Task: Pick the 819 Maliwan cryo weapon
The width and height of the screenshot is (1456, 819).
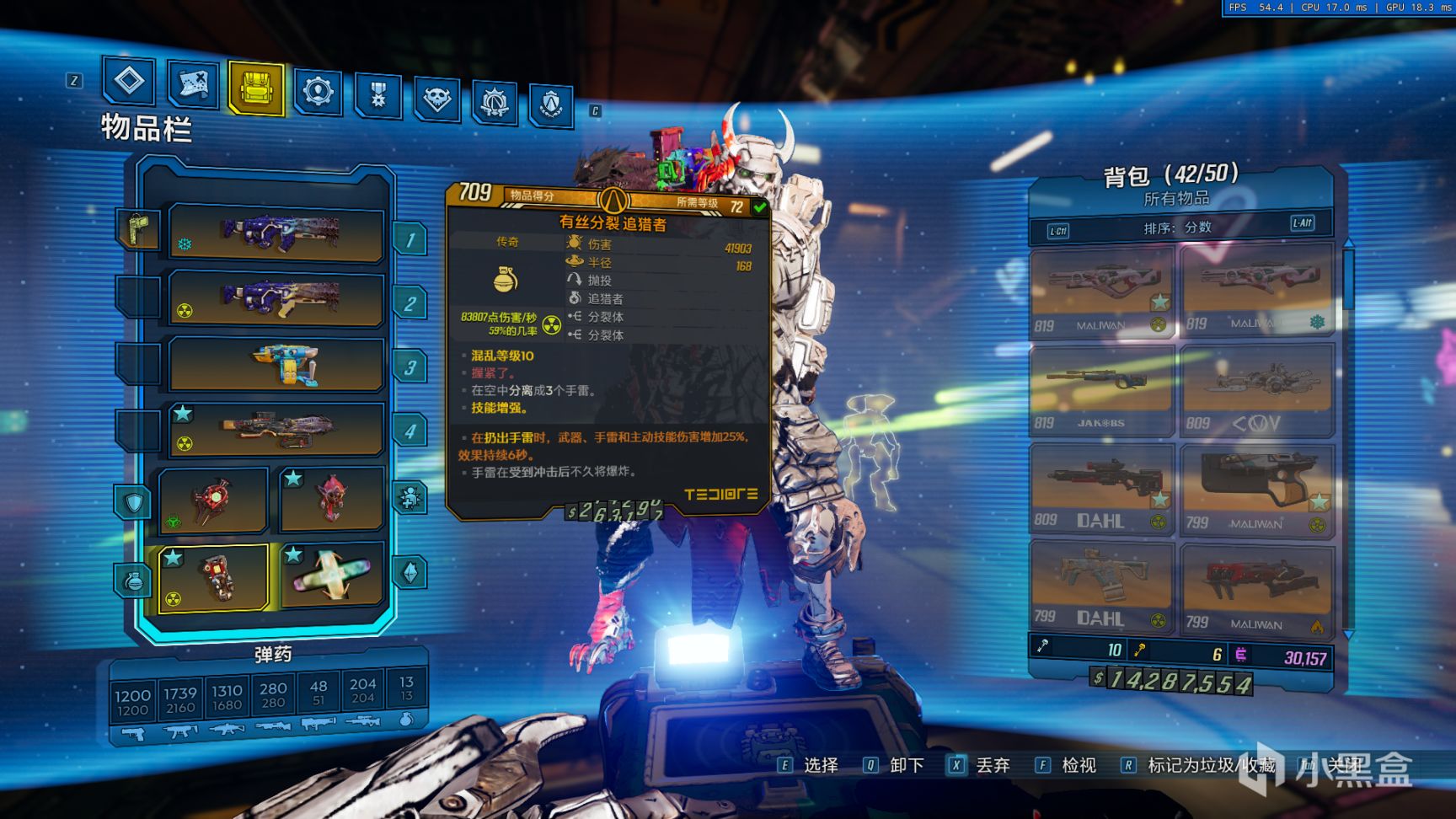Action: [1255, 291]
